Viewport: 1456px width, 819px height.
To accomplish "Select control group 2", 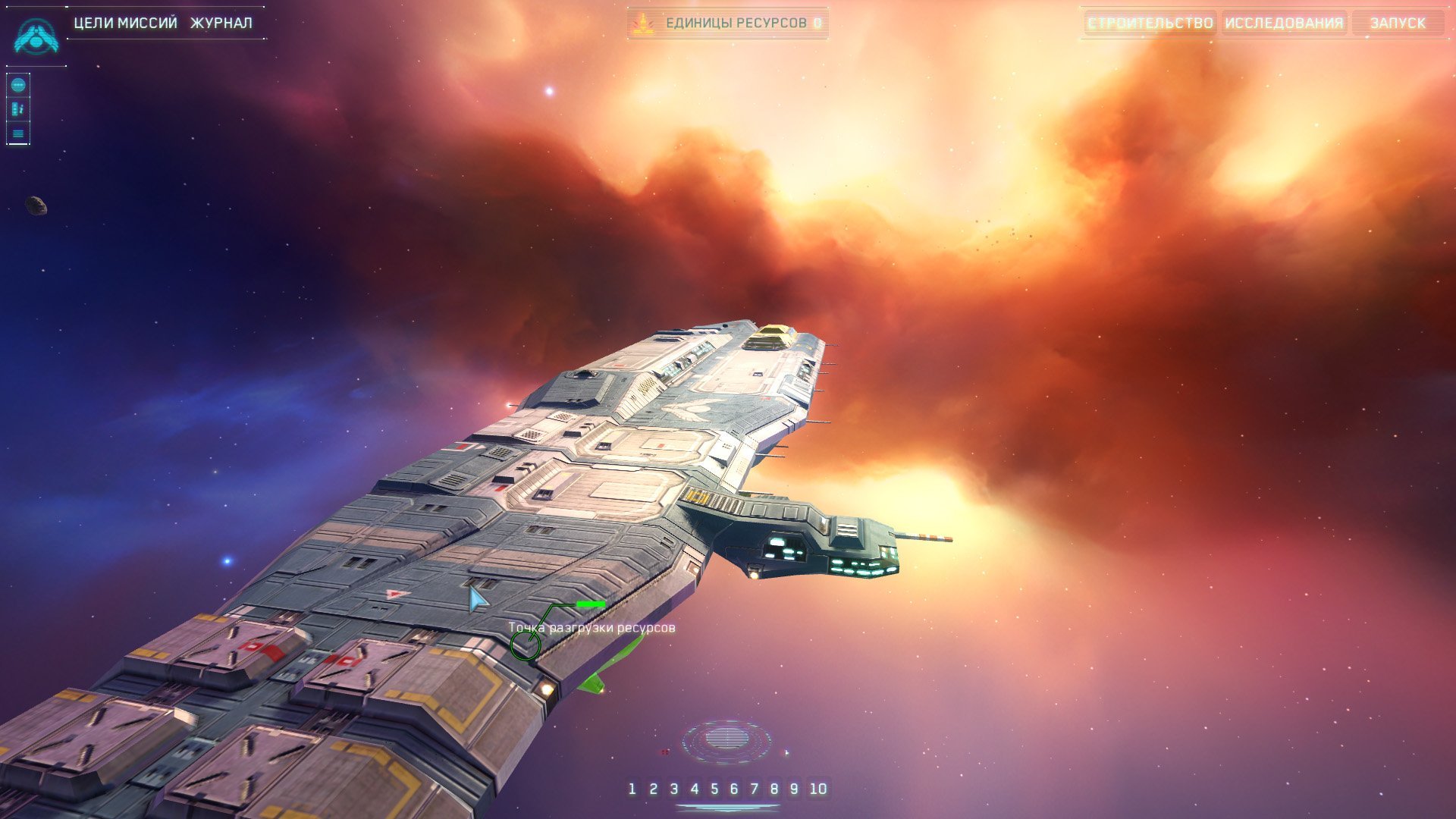I will pyautogui.click(x=653, y=789).
